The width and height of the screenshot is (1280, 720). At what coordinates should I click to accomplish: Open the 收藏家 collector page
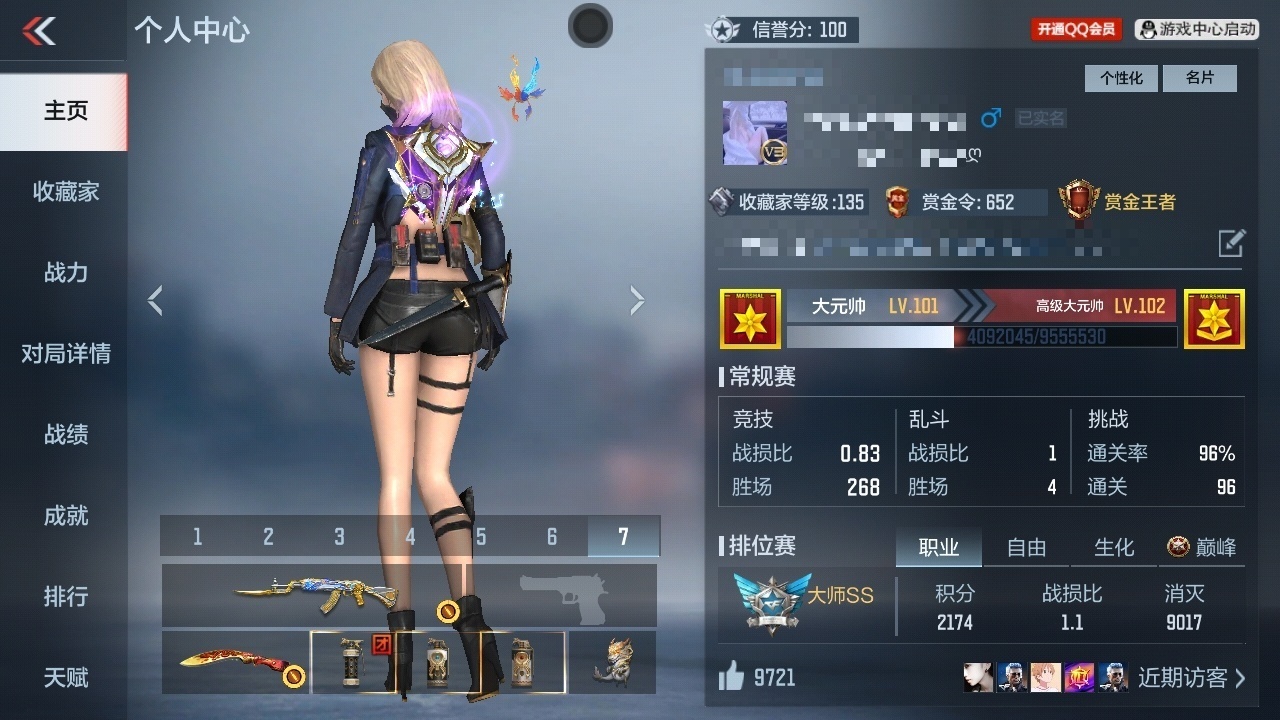[x=65, y=191]
